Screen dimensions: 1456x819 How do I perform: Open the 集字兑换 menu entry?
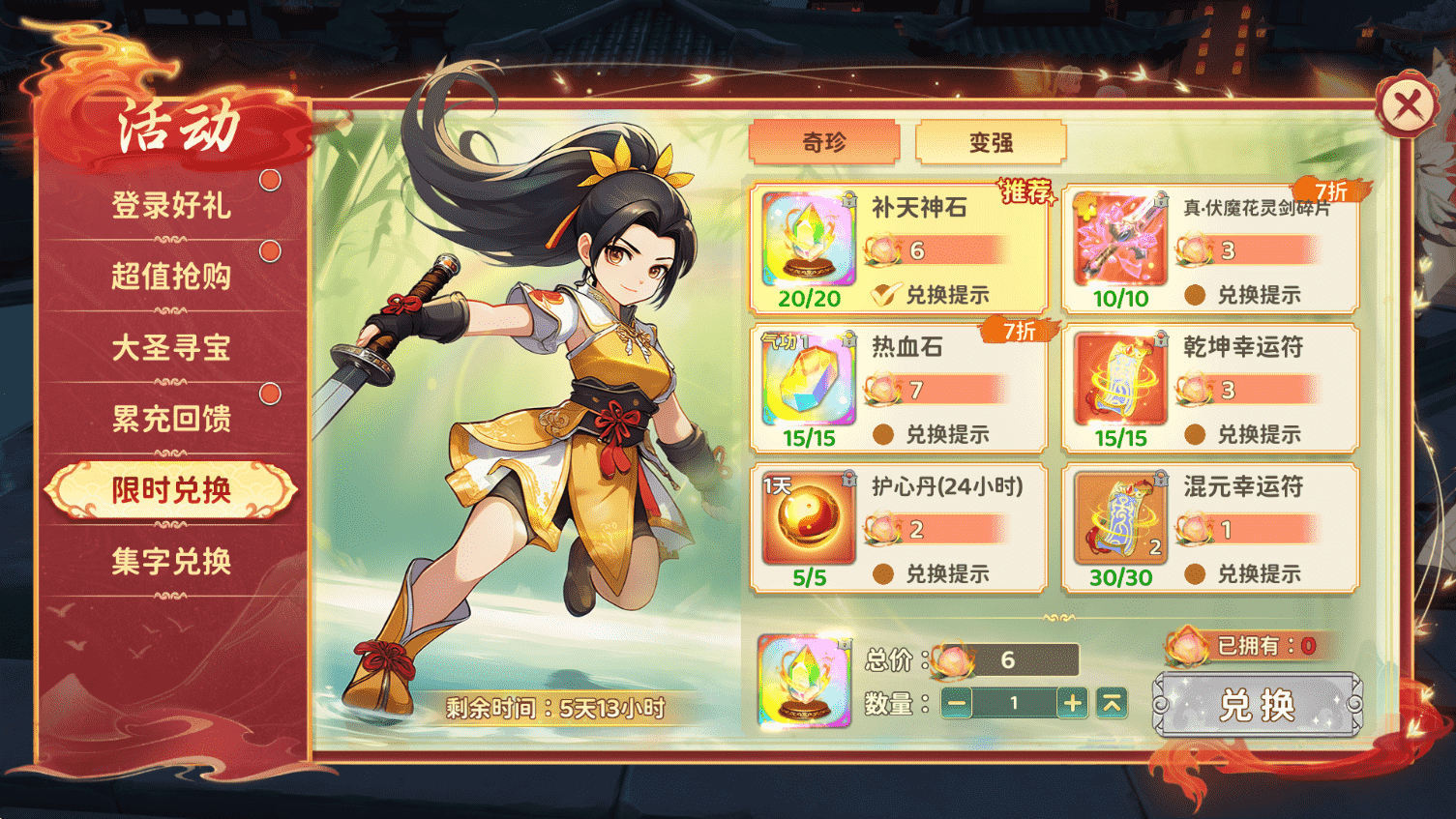click(x=170, y=561)
